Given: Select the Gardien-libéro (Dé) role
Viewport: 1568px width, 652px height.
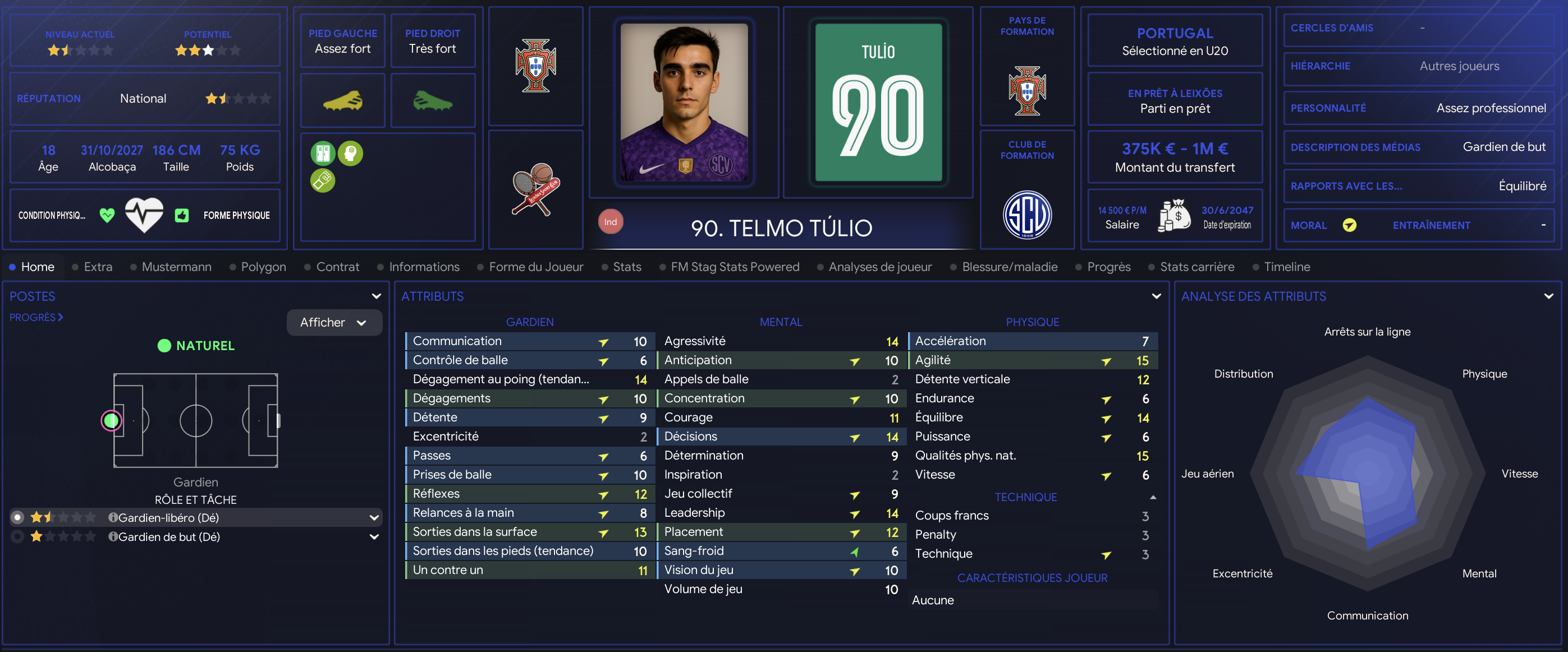Looking at the screenshot, I should coord(168,517).
